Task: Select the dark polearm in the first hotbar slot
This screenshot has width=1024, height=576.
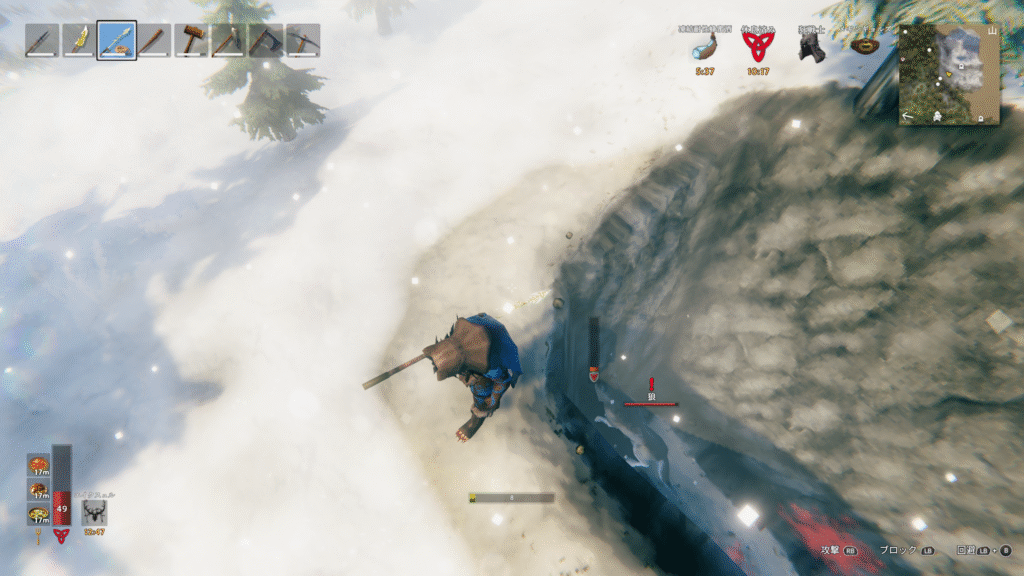Action: (42, 41)
